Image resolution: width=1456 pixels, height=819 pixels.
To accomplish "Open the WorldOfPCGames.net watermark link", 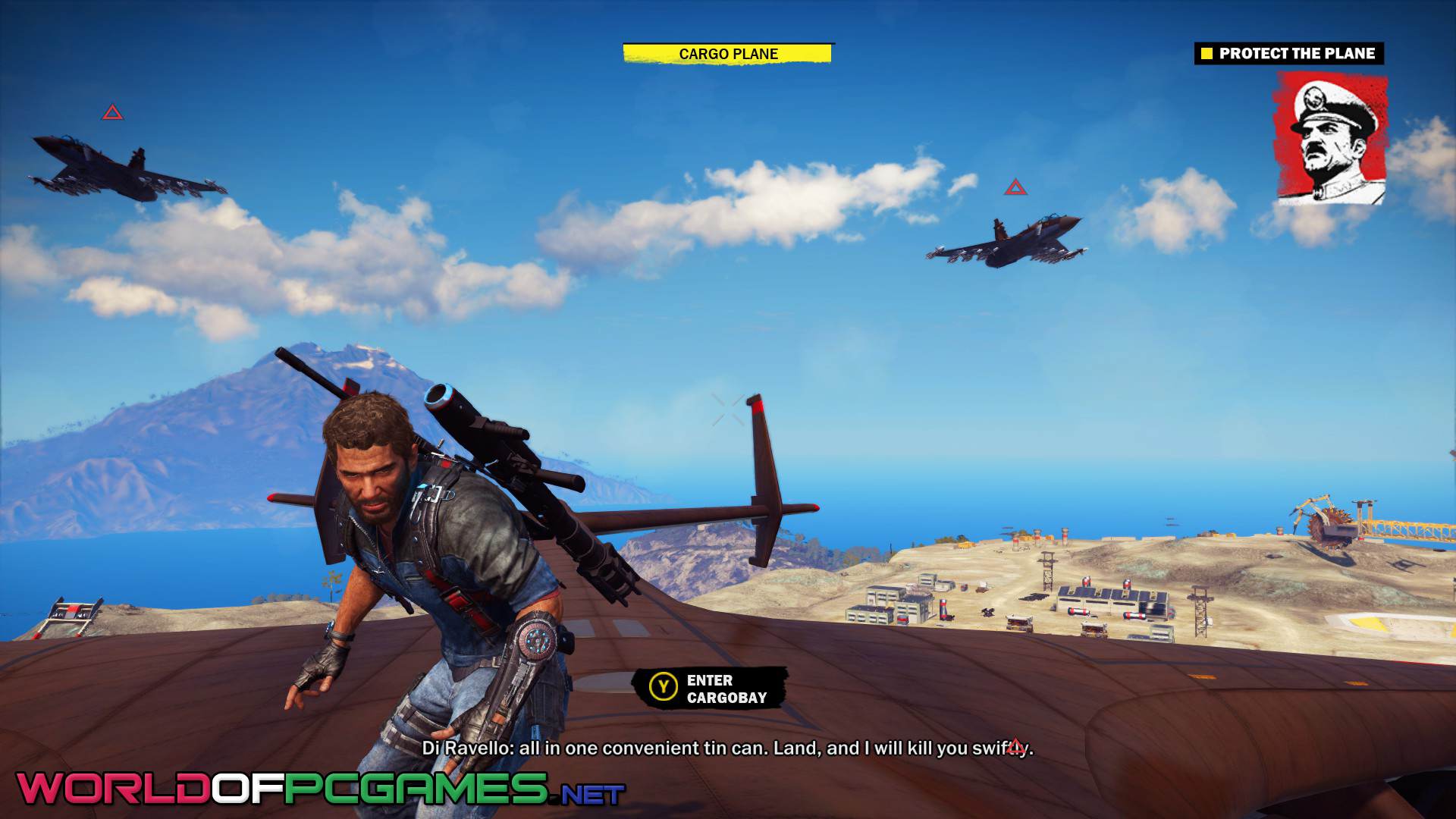I will (320, 789).
